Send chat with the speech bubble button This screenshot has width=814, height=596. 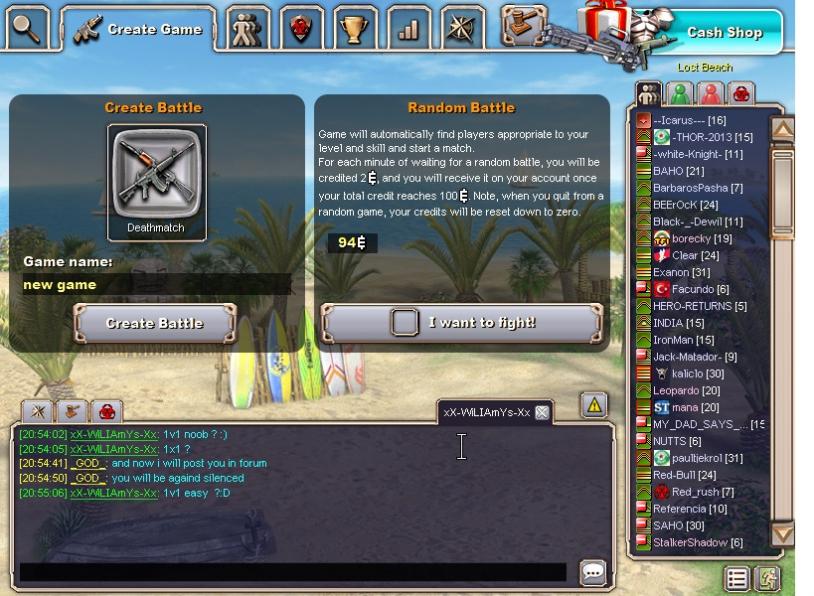pyautogui.click(x=593, y=572)
